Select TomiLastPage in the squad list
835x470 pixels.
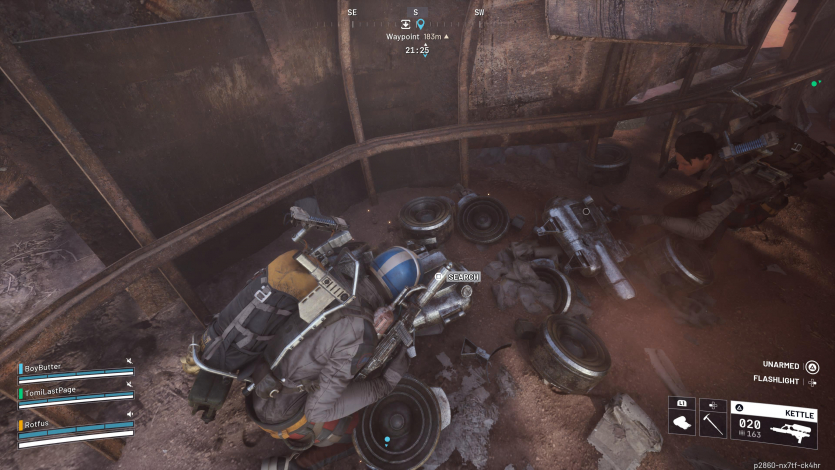pos(56,390)
